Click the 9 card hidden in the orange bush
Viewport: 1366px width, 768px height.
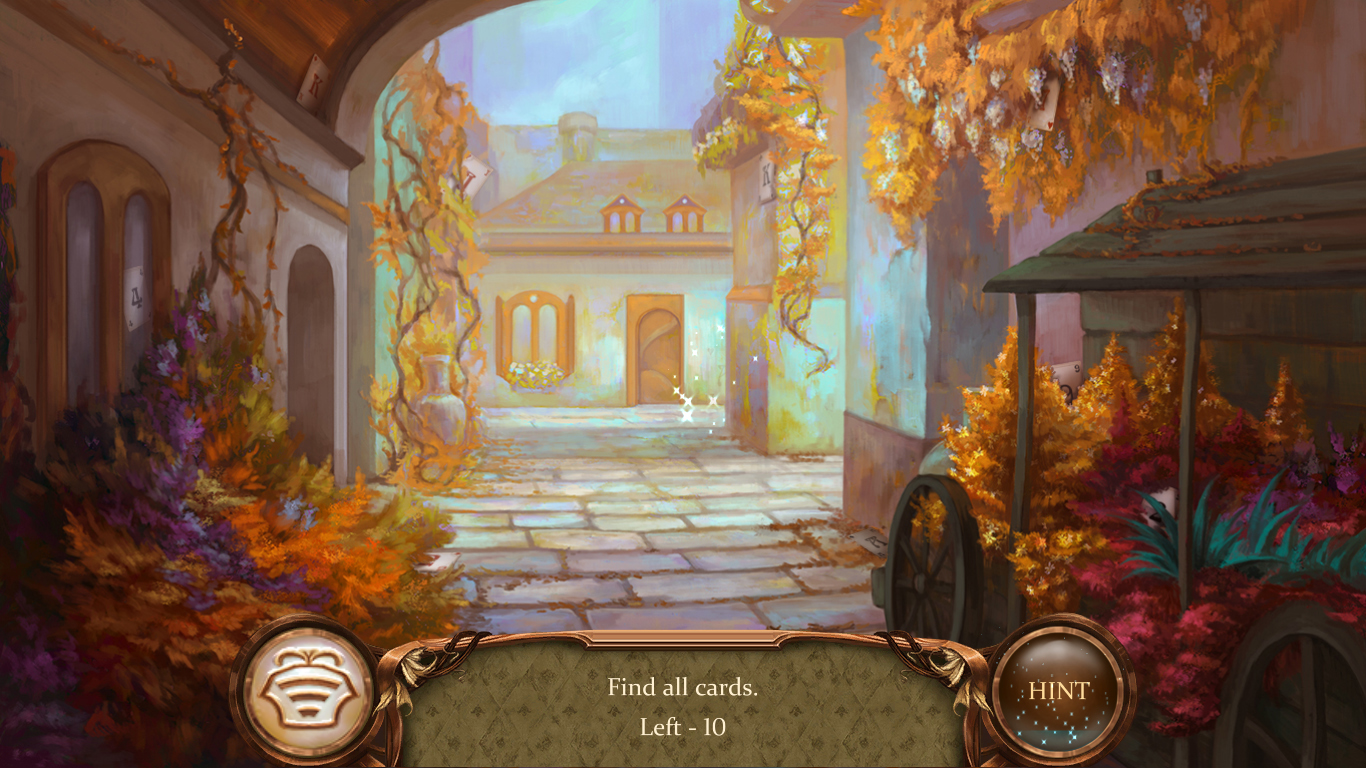pyautogui.click(x=1068, y=380)
